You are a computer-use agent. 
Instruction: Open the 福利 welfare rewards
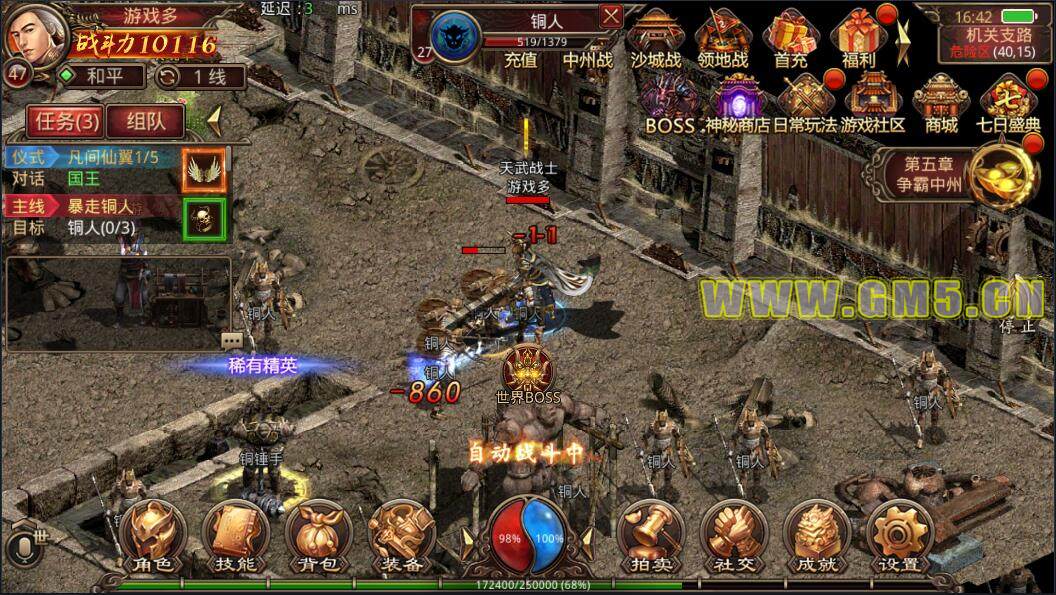(859, 38)
